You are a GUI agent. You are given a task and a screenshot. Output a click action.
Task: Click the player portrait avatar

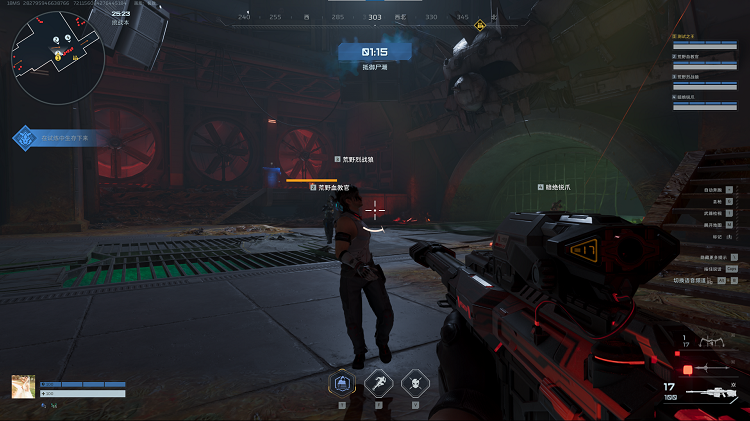tap(24, 387)
